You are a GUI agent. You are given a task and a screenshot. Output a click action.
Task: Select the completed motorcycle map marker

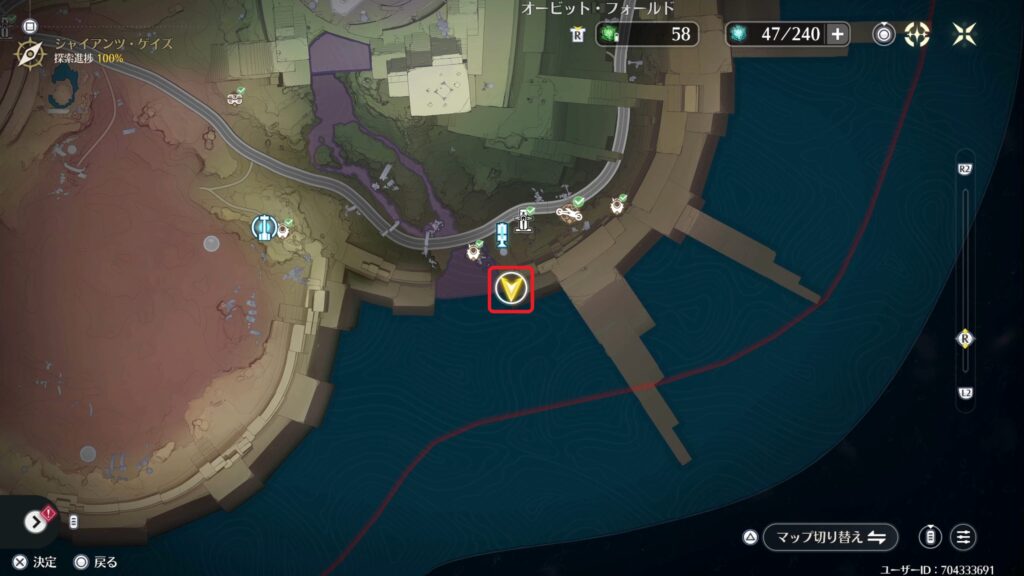click(569, 212)
